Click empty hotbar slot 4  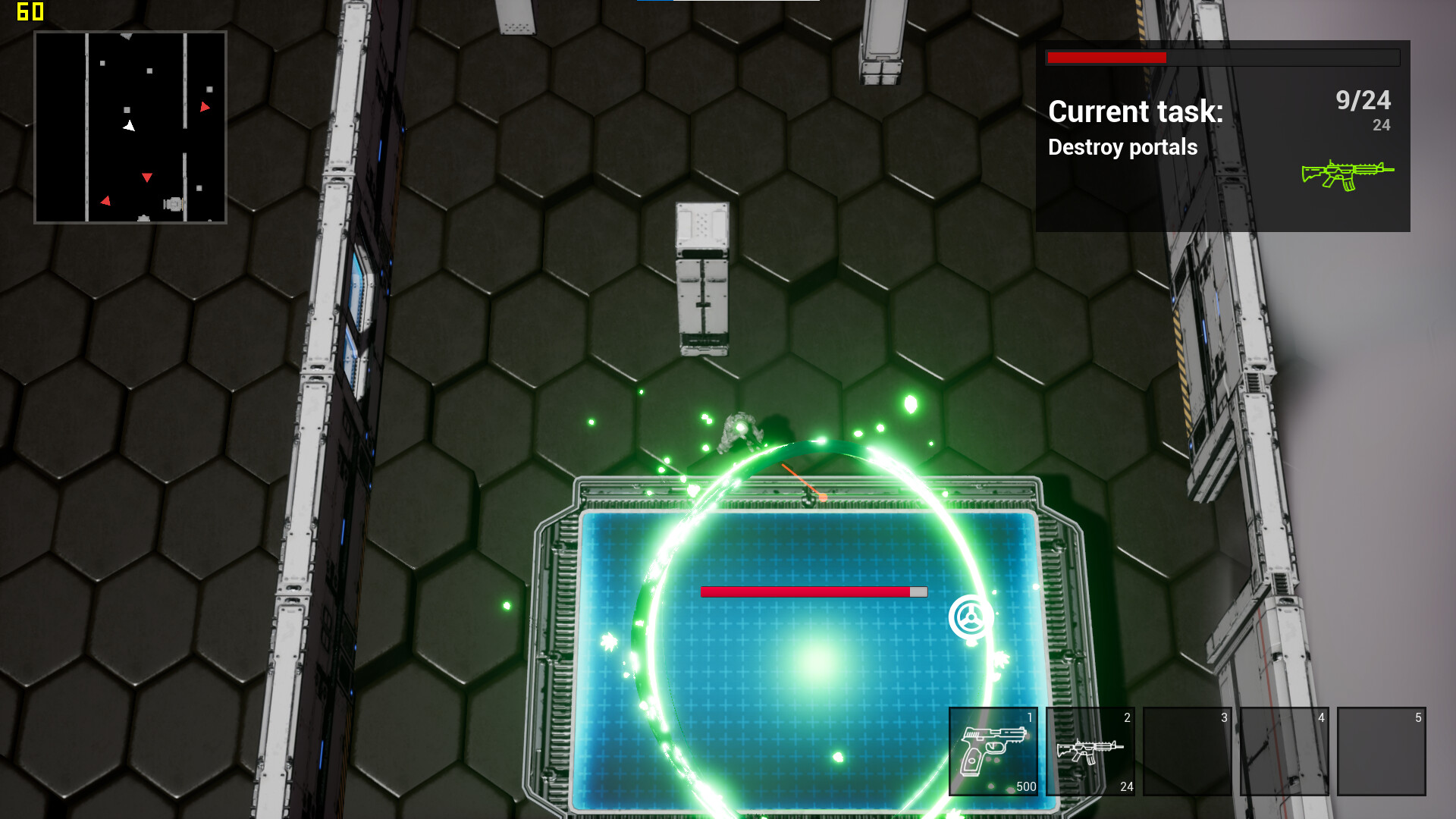pyautogui.click(x=1285, y=751)
